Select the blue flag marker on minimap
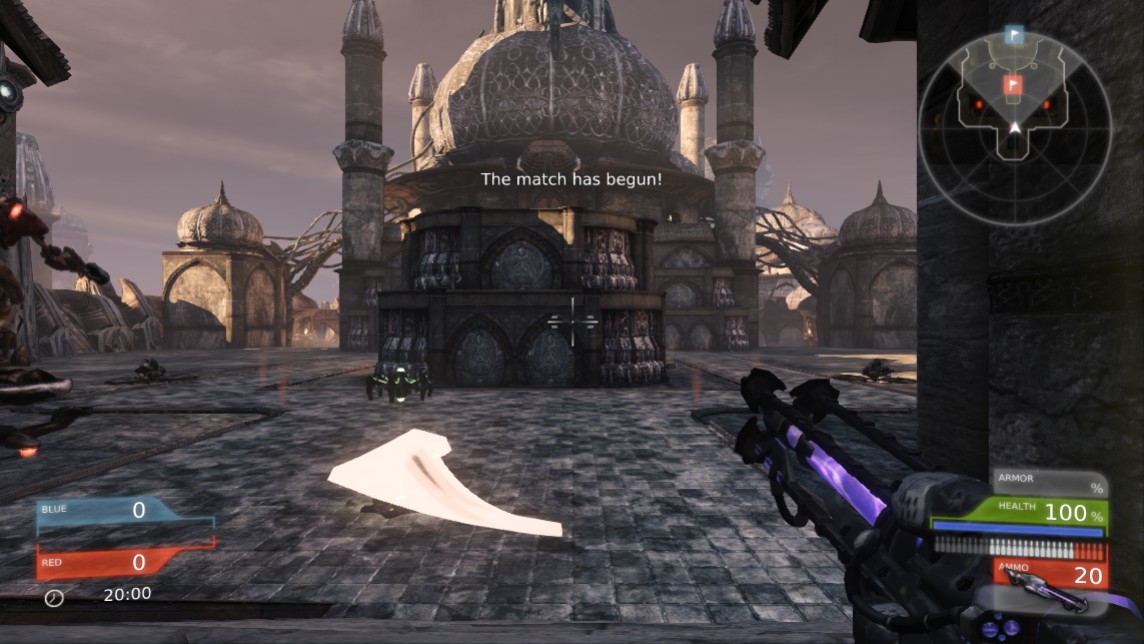Viewport: 1144px width, 644px height. pyautogui.click(x=1014, y=36)
